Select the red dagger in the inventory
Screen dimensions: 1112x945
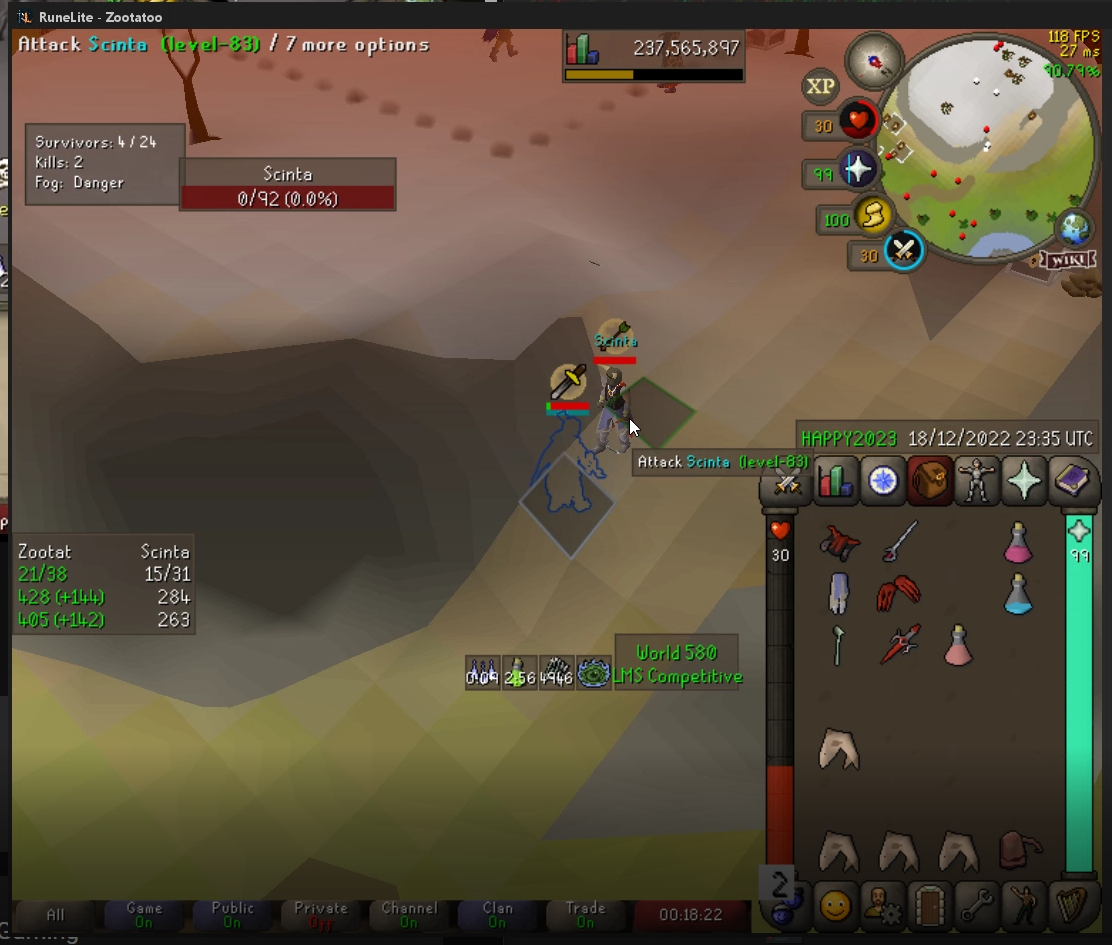[898, 645]
